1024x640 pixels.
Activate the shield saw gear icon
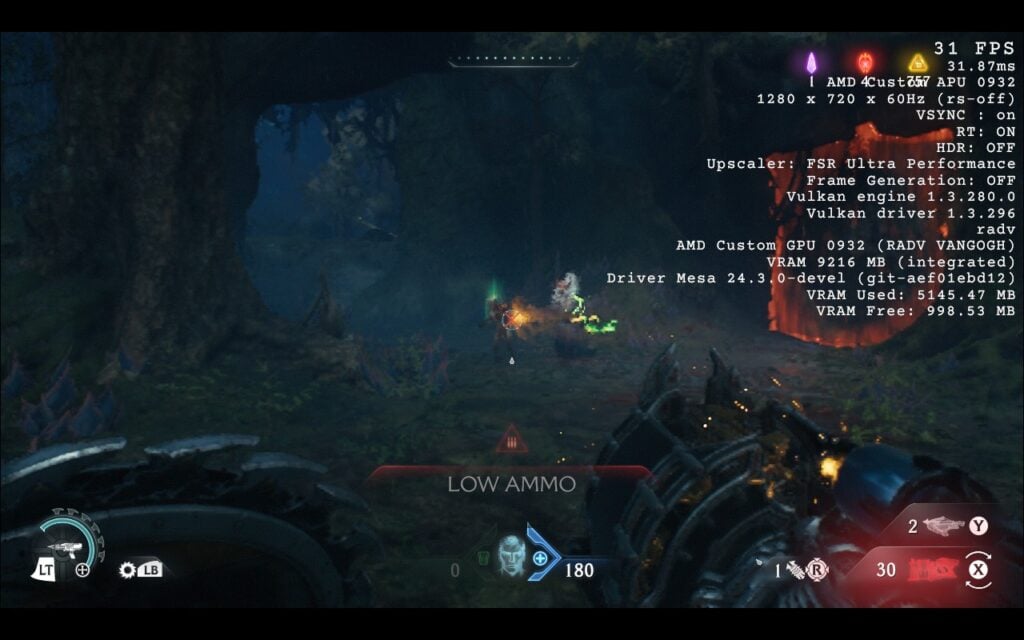127,570
